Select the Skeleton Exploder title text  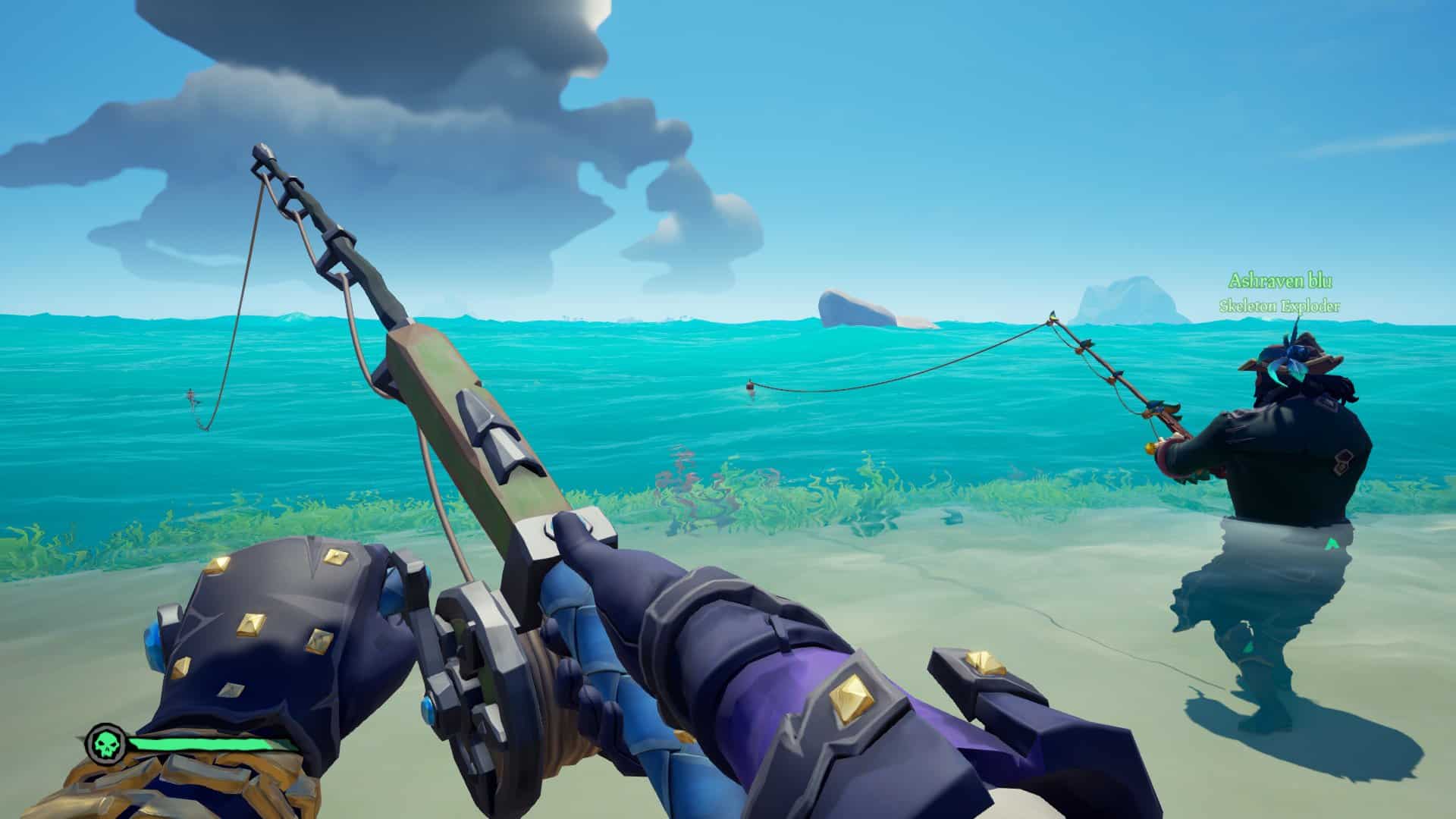click(1279, 306)
